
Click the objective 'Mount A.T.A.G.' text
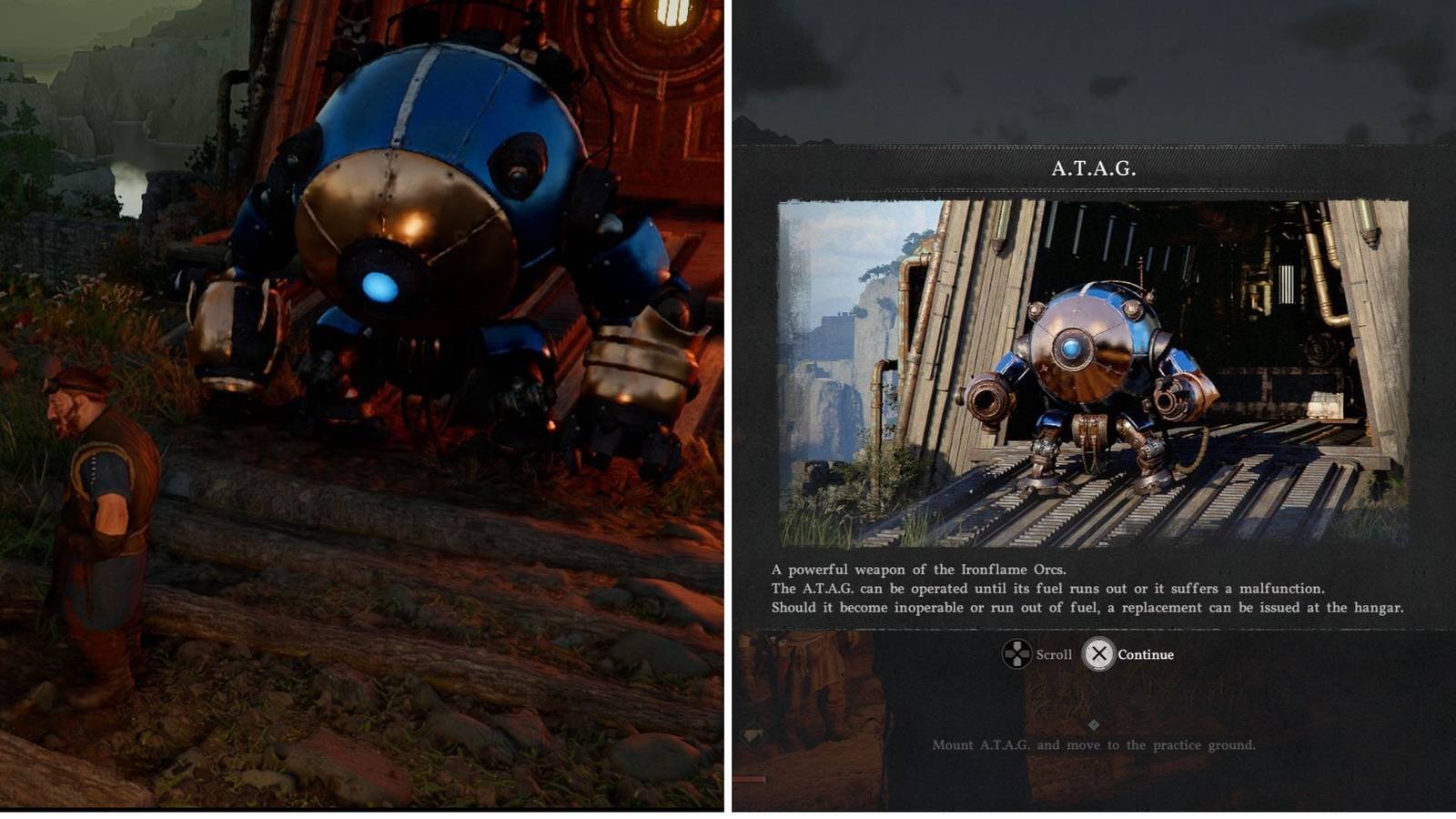(1095, 744)
